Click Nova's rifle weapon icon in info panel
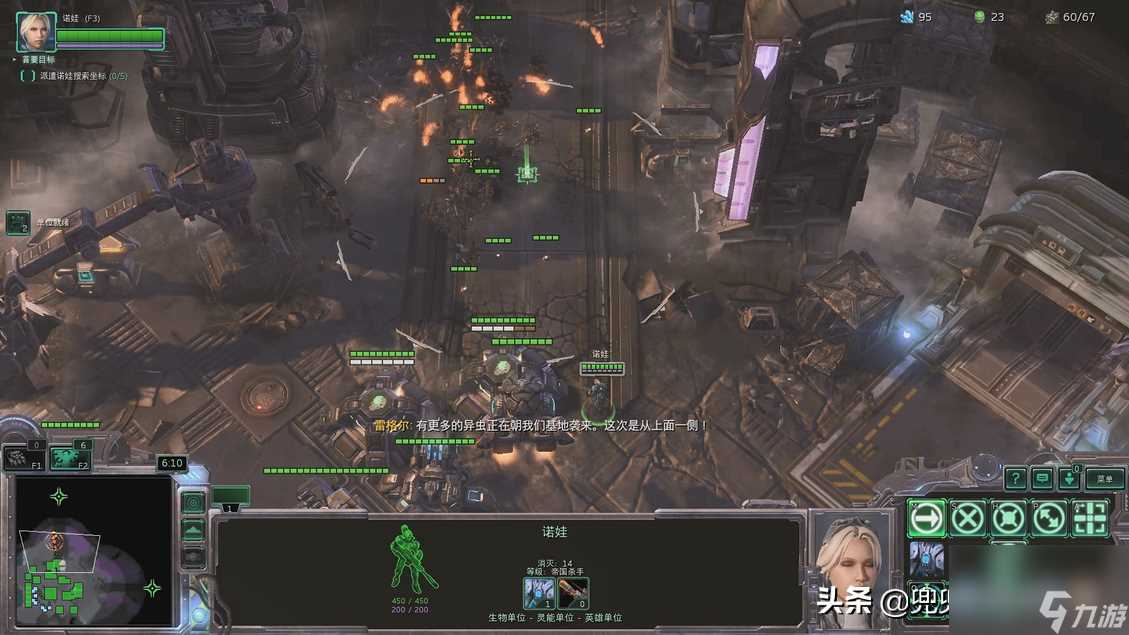Viewport: 1129px width, 635px height. (x=573, y=592)
